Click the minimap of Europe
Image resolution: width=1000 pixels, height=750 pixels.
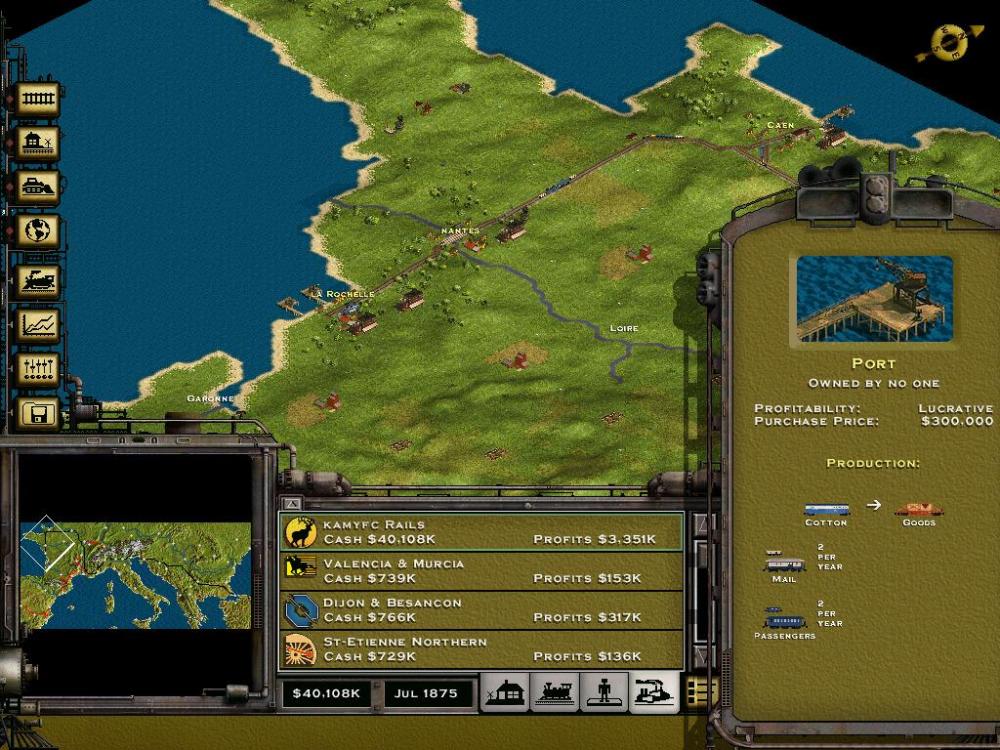point(135,574)
